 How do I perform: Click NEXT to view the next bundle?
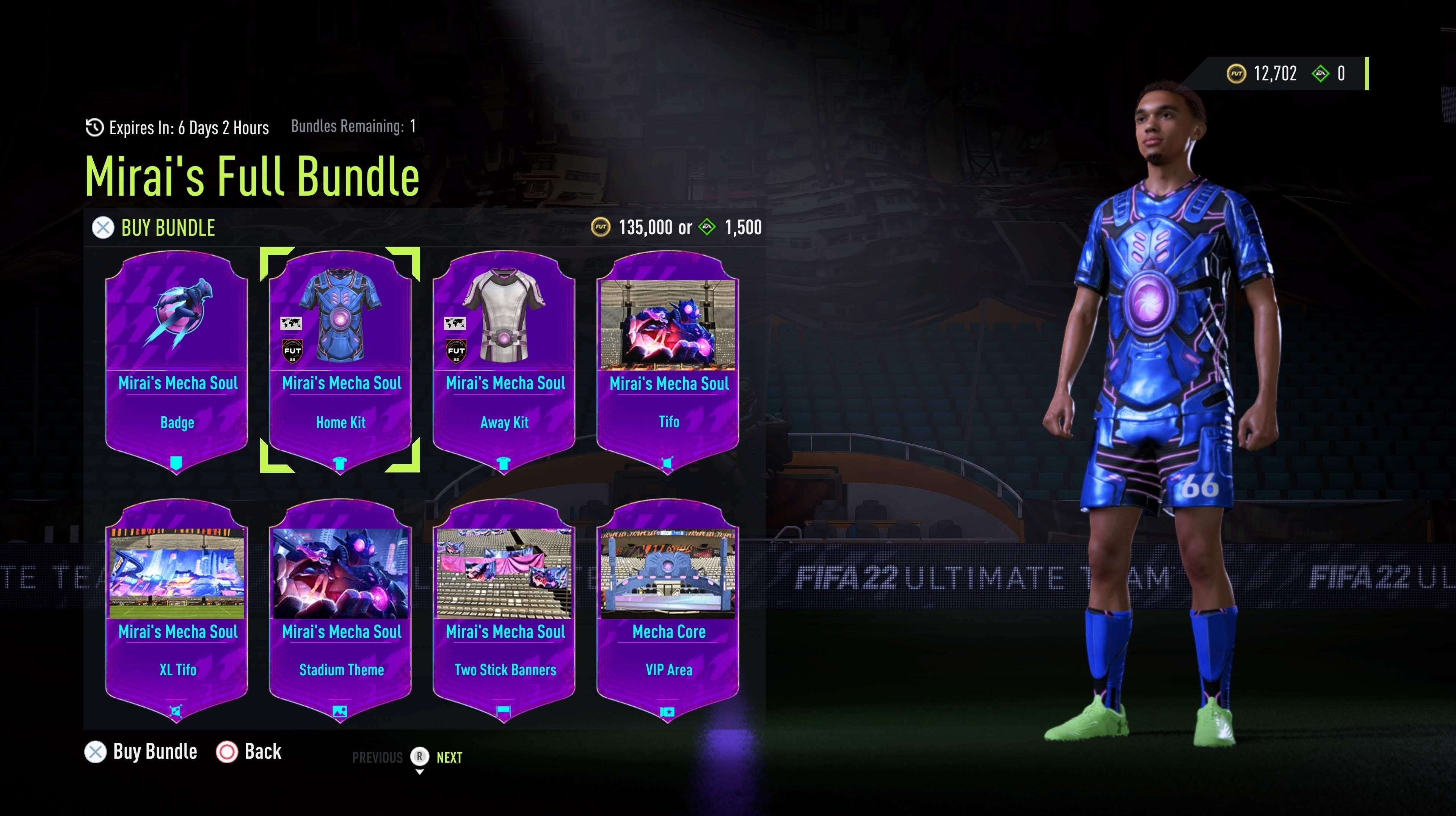[x=449, y=757]
